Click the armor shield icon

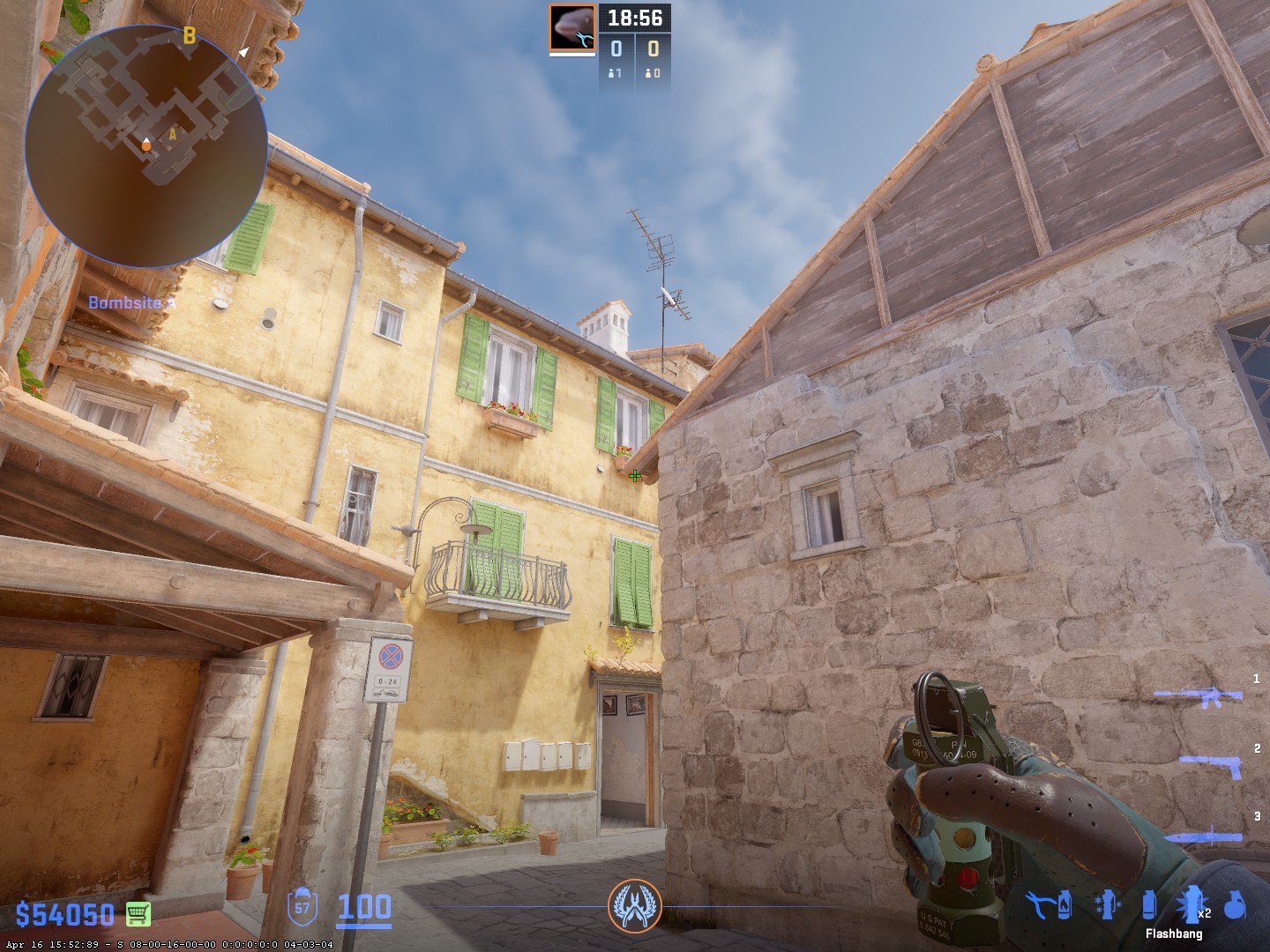click(x=303, y=907)
